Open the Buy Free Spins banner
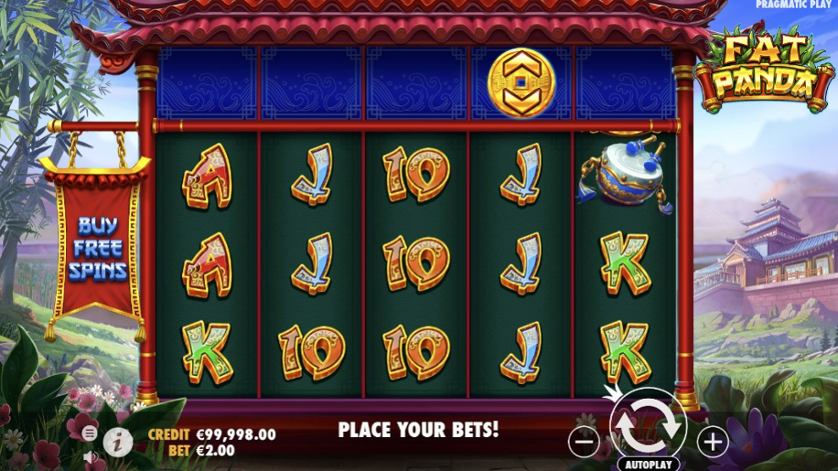Image resolution: width=838 pixels, height=471 pixels. [x=97, y=245]
